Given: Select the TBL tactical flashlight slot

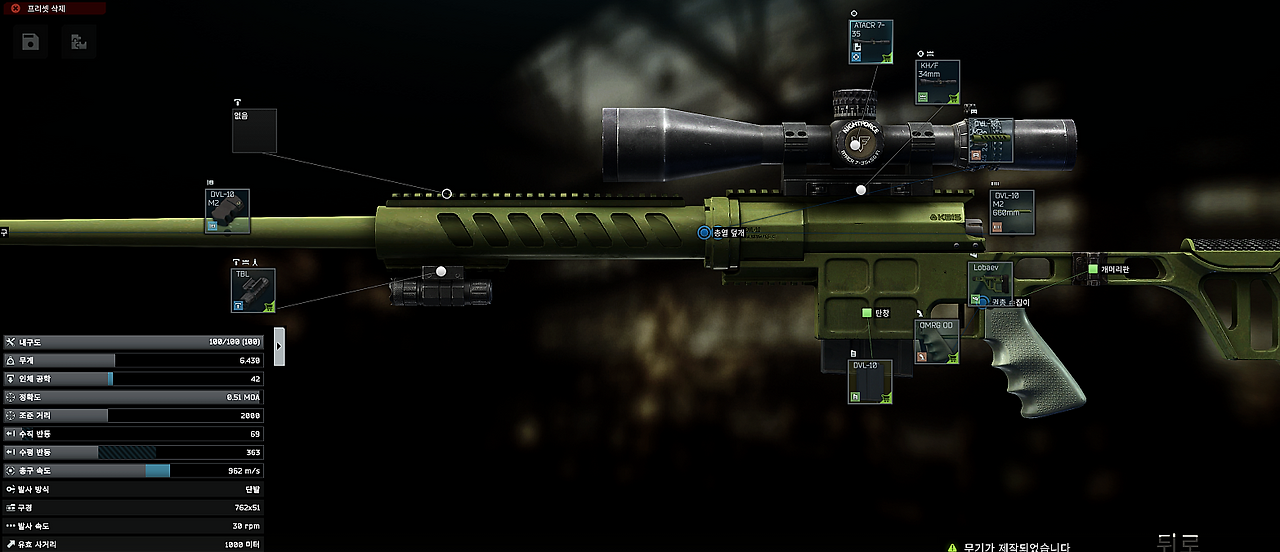Looking at the screenshot, I should click(253, 290).
